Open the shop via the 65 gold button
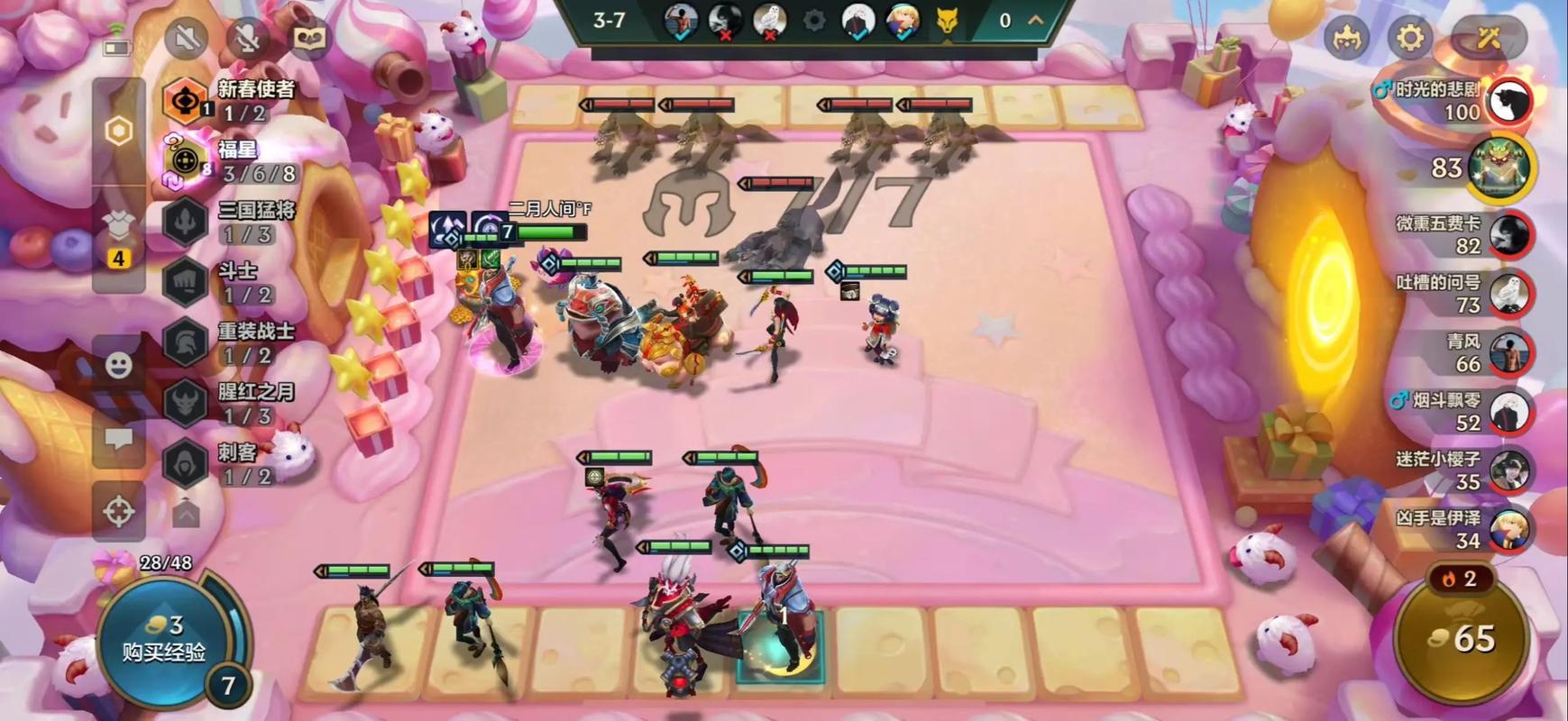Viewport: 1568px width, 721px height. tap(1462, 638)
